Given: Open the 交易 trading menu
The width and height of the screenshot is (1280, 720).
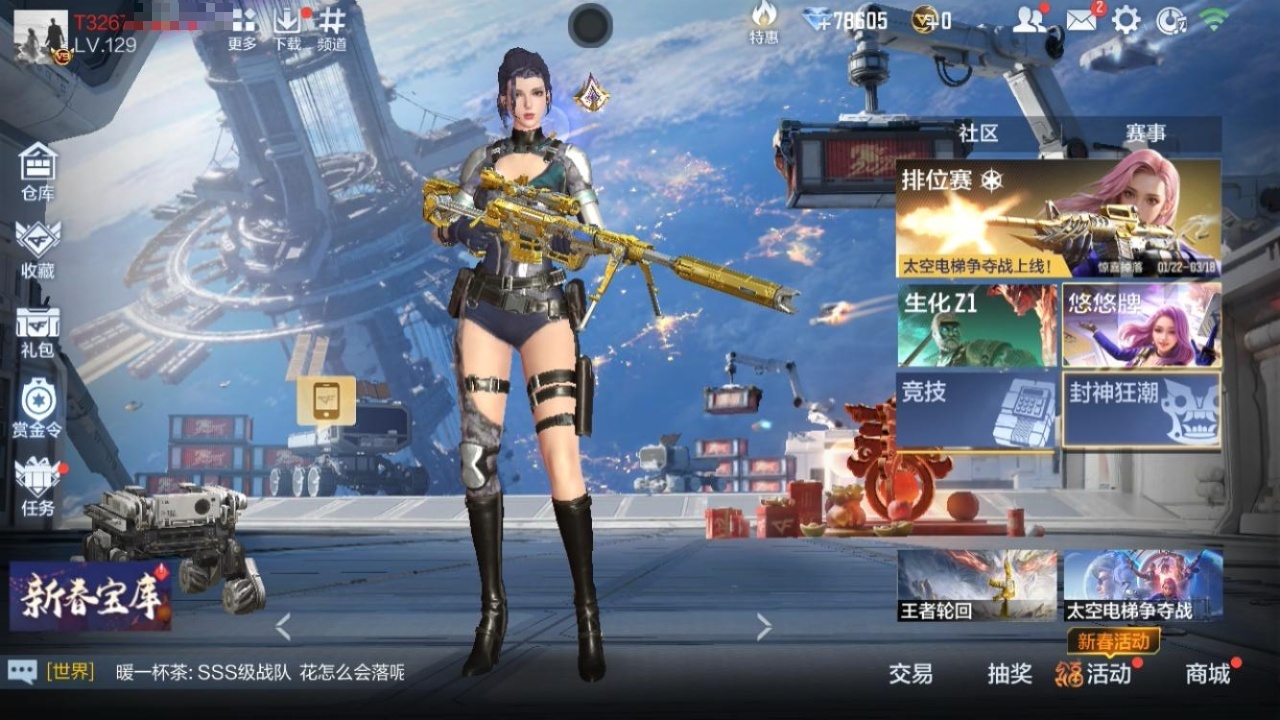Looking at the screenshot, I should coord(910,674).
